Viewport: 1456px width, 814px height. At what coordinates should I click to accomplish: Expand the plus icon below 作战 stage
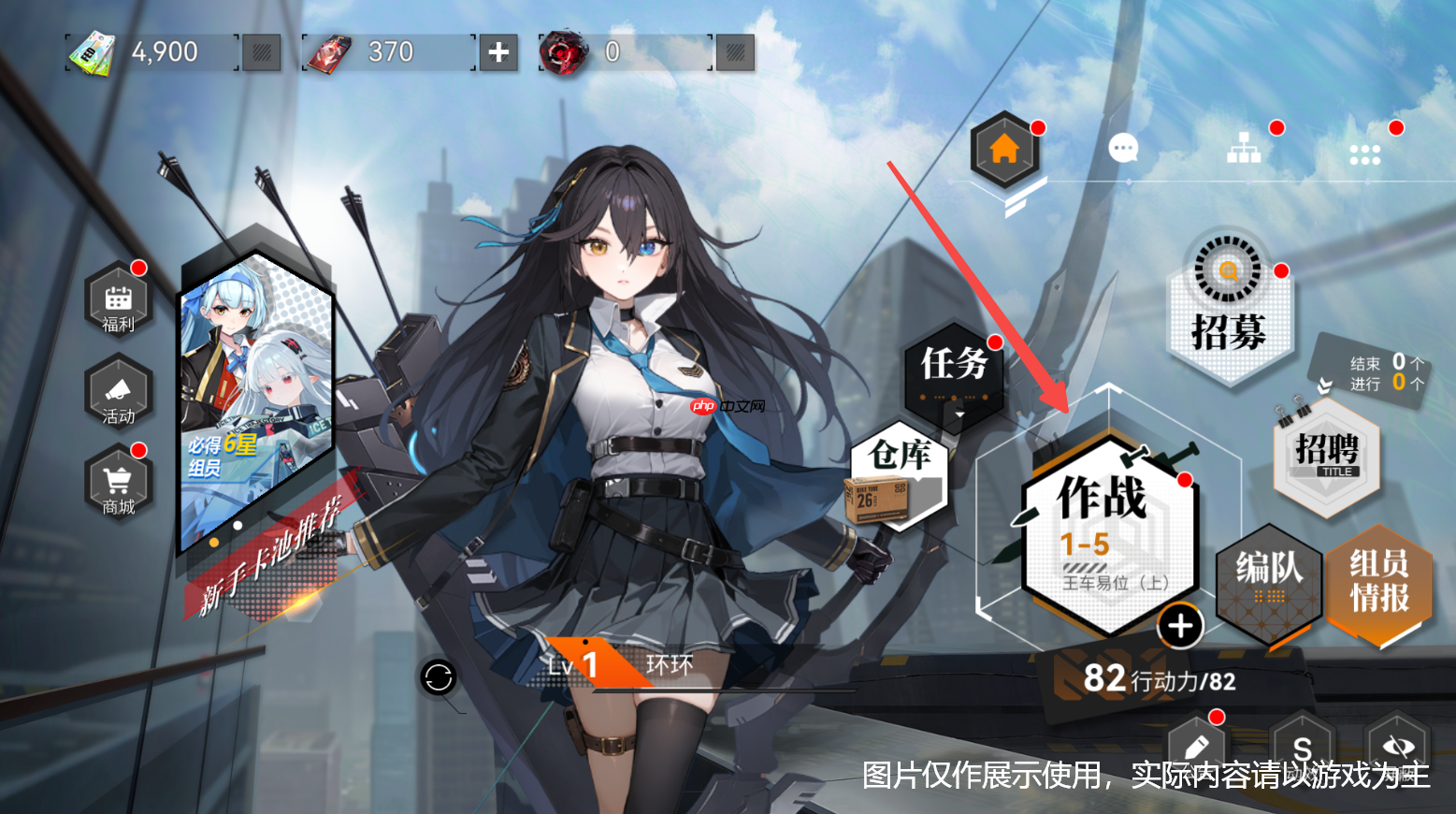pos(1179,627)
